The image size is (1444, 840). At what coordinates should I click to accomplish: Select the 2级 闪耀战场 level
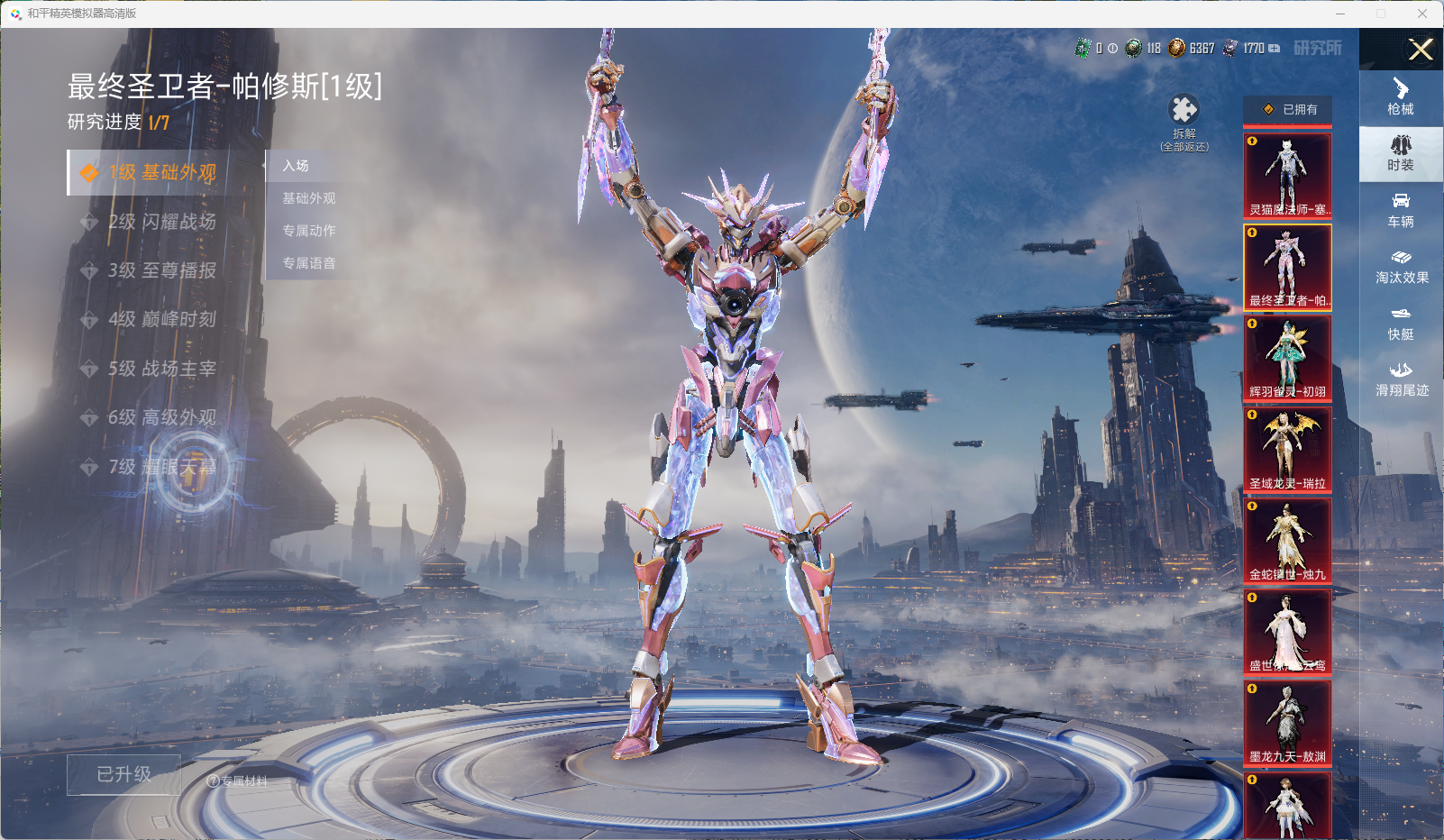[162, 222]
